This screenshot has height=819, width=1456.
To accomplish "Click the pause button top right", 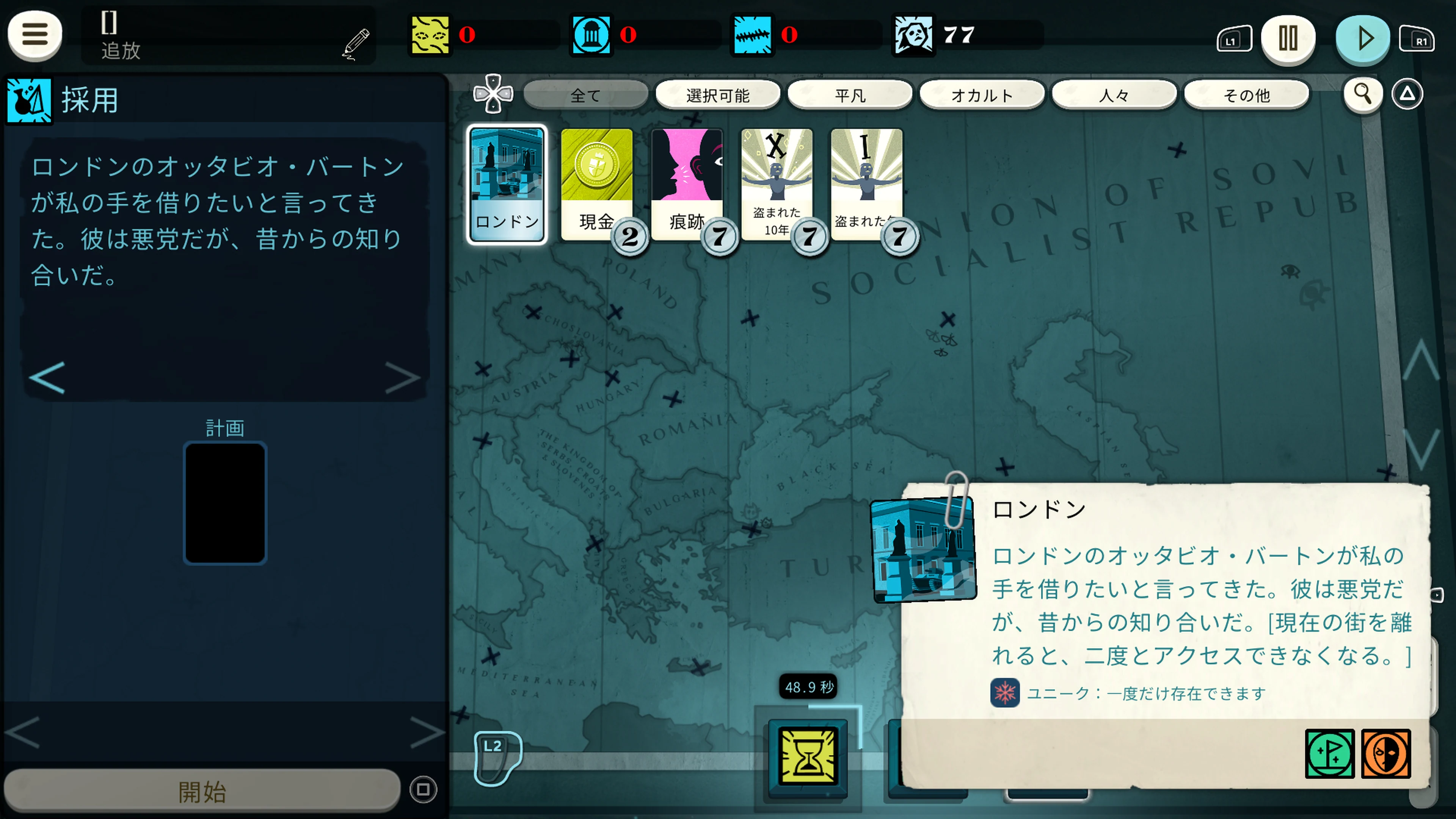I will pos(1288,38).
